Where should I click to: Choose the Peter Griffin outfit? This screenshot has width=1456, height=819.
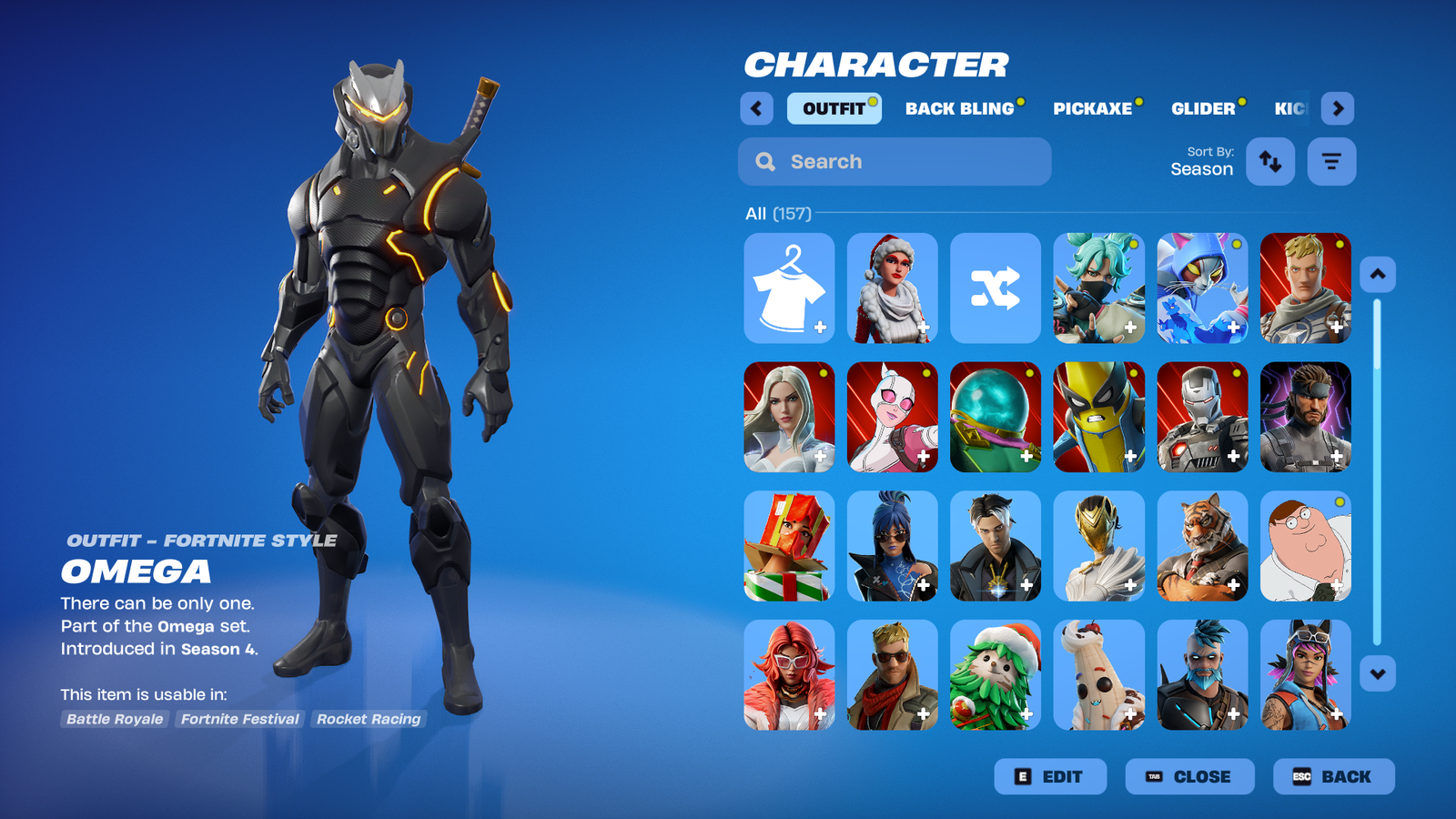[x=1305, y=546]
